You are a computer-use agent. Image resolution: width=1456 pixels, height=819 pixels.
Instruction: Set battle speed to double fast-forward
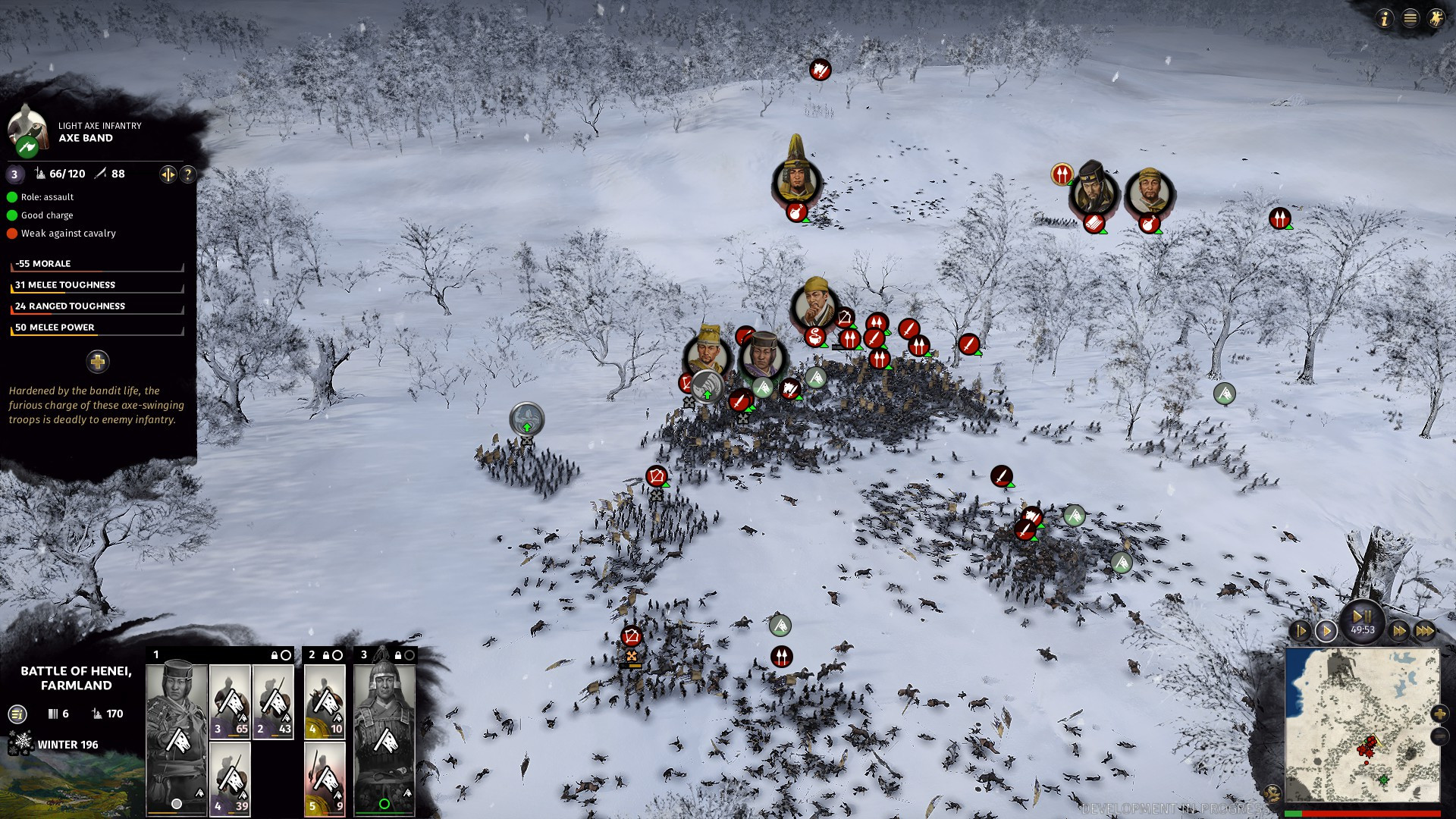(x=1399, y=631)
